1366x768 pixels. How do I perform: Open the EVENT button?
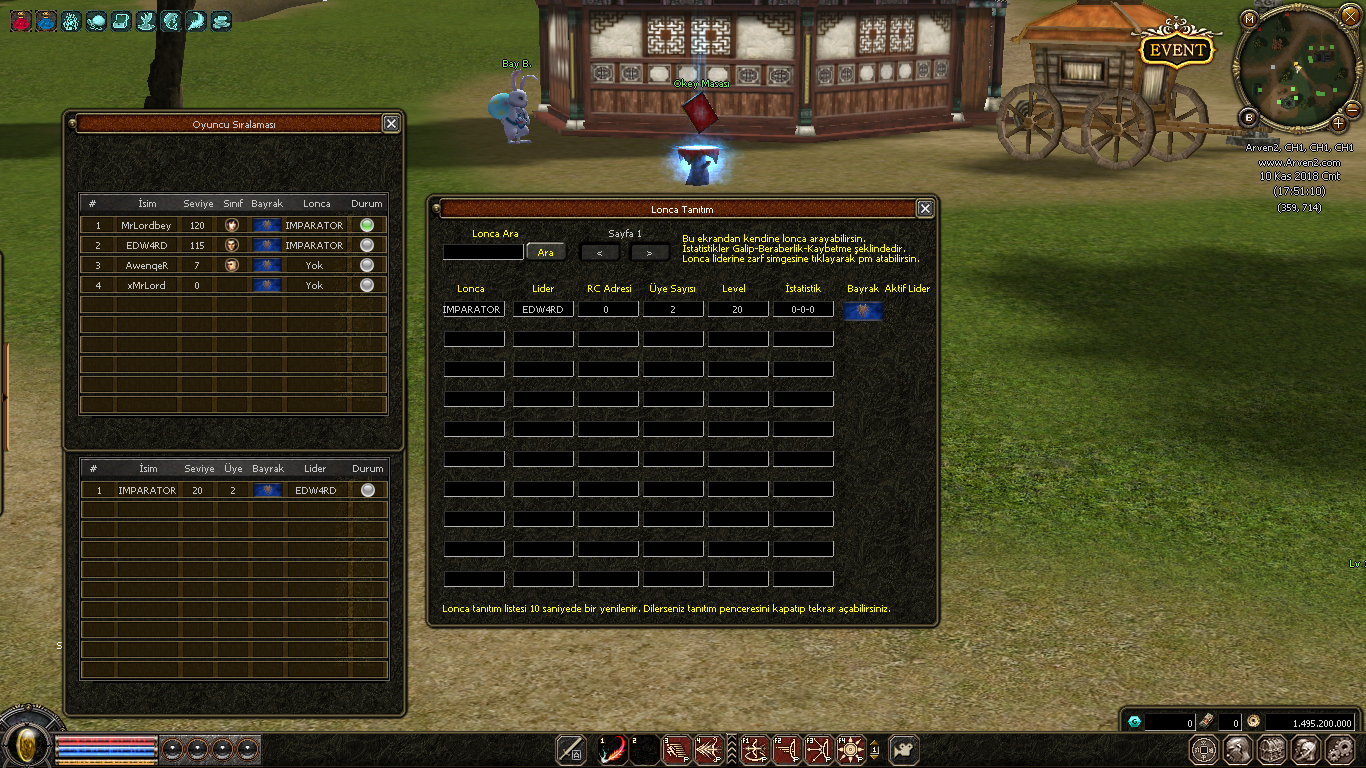1177,50
